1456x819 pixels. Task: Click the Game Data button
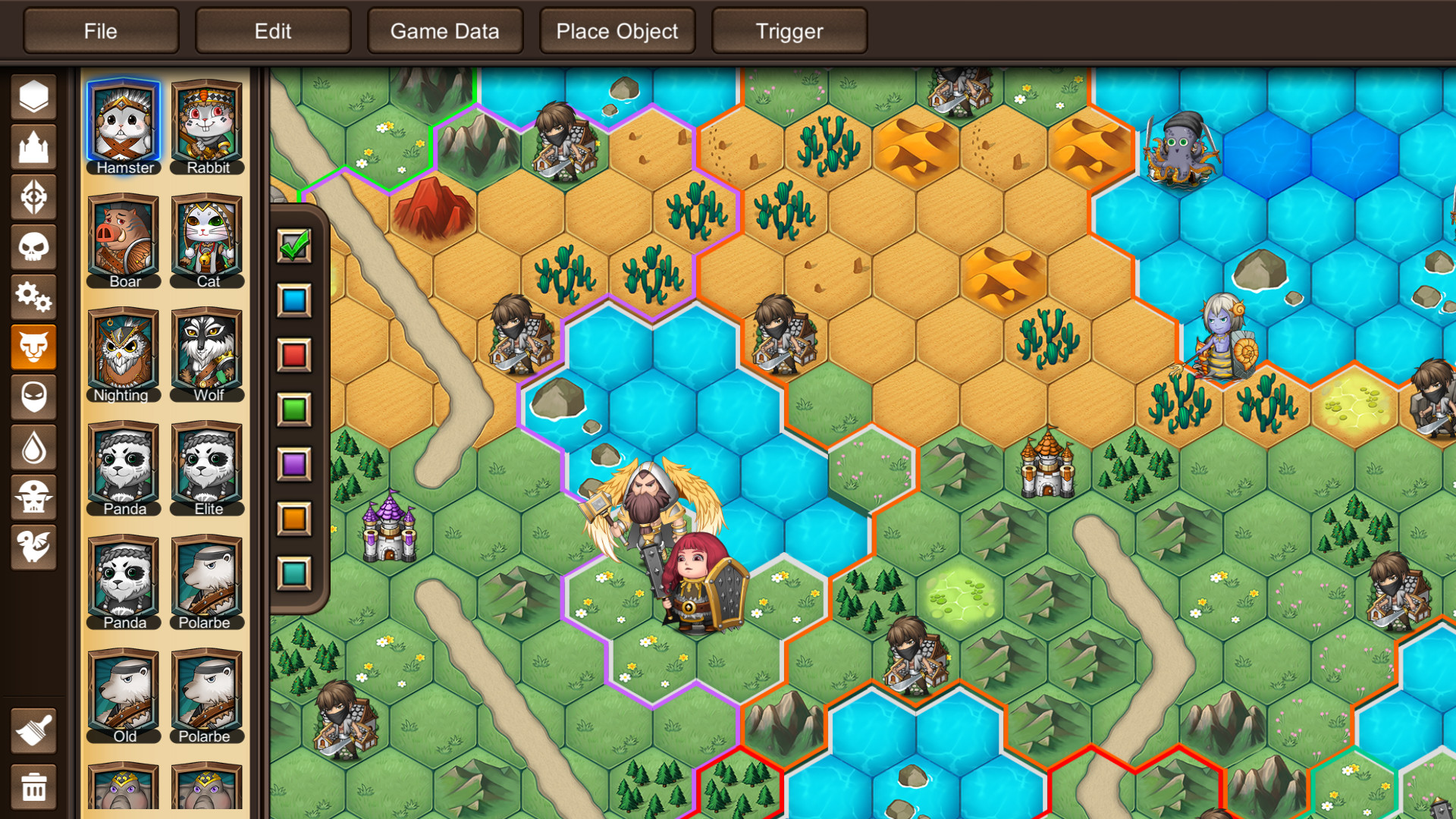coord(444,31)
